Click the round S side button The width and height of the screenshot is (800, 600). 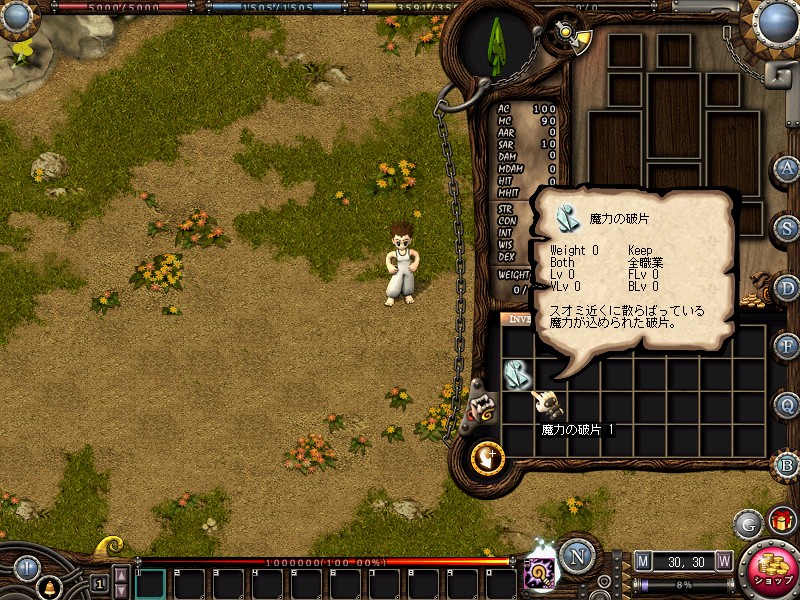[787, 228]
